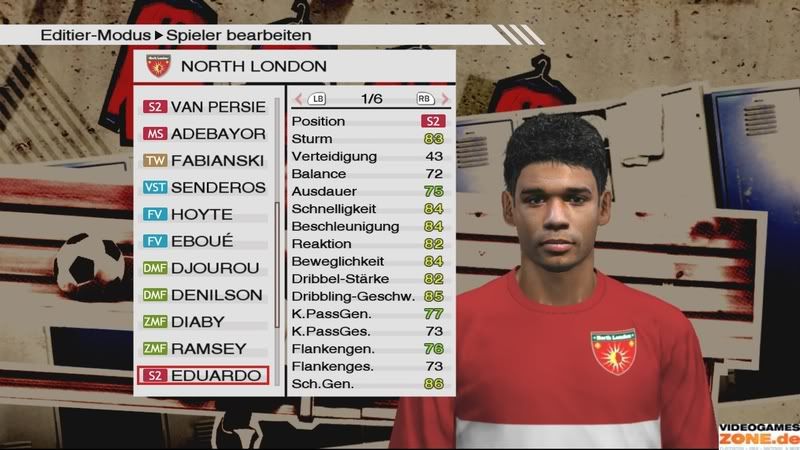Select Hoyte in the player list
This screenshot has height=450, width=800.
205,214
